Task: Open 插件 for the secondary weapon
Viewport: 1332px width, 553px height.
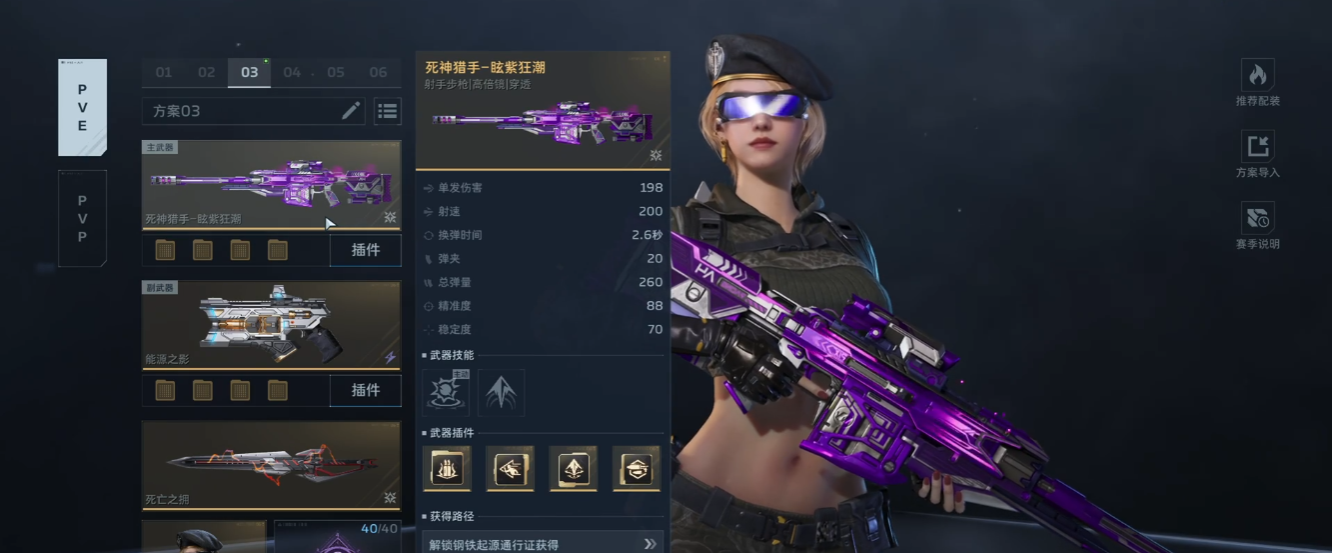Action: pyautogui.click(x=365, y=390)
